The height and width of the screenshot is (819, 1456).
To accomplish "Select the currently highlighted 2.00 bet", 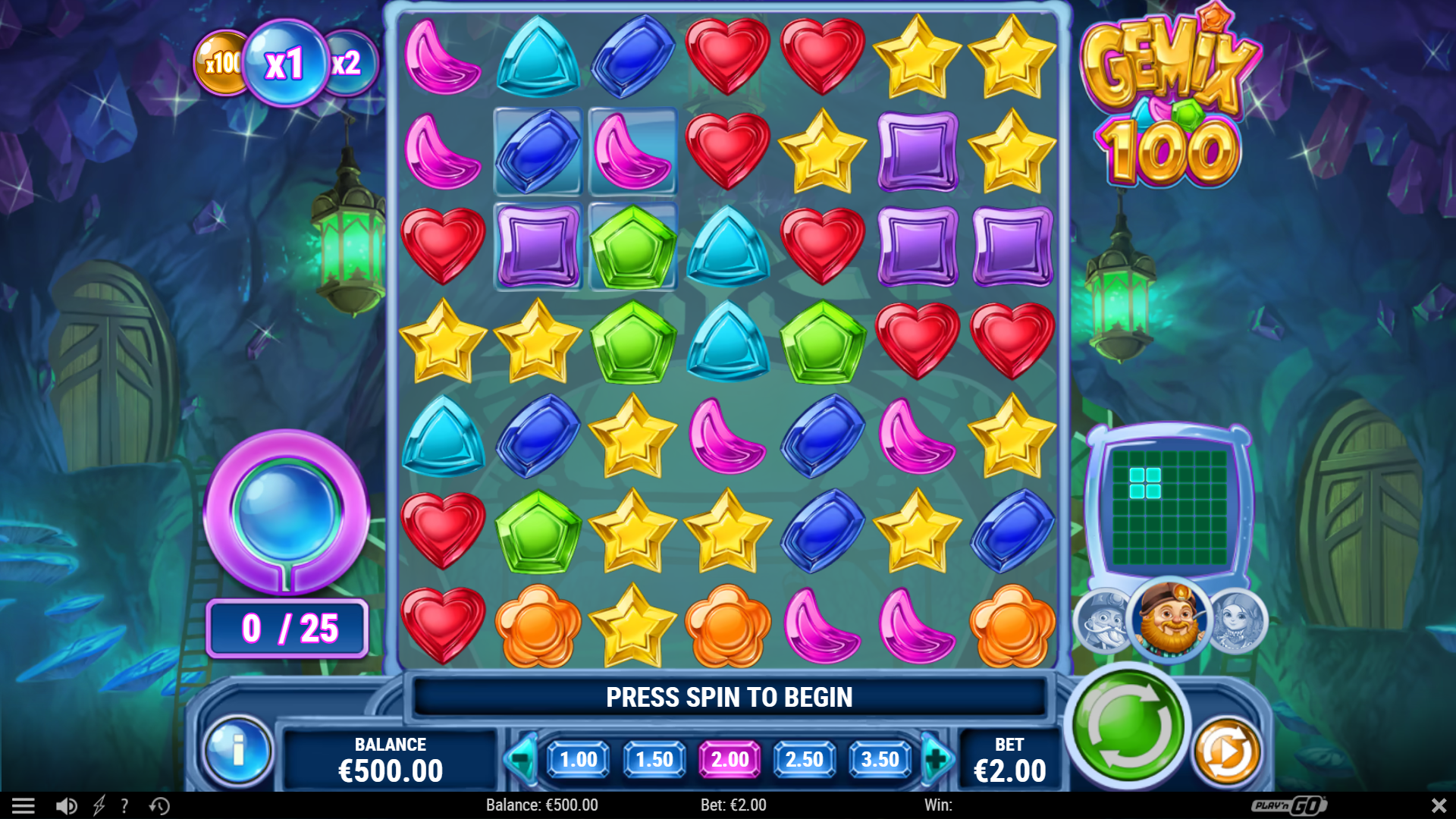I will [x=729, y=761].
